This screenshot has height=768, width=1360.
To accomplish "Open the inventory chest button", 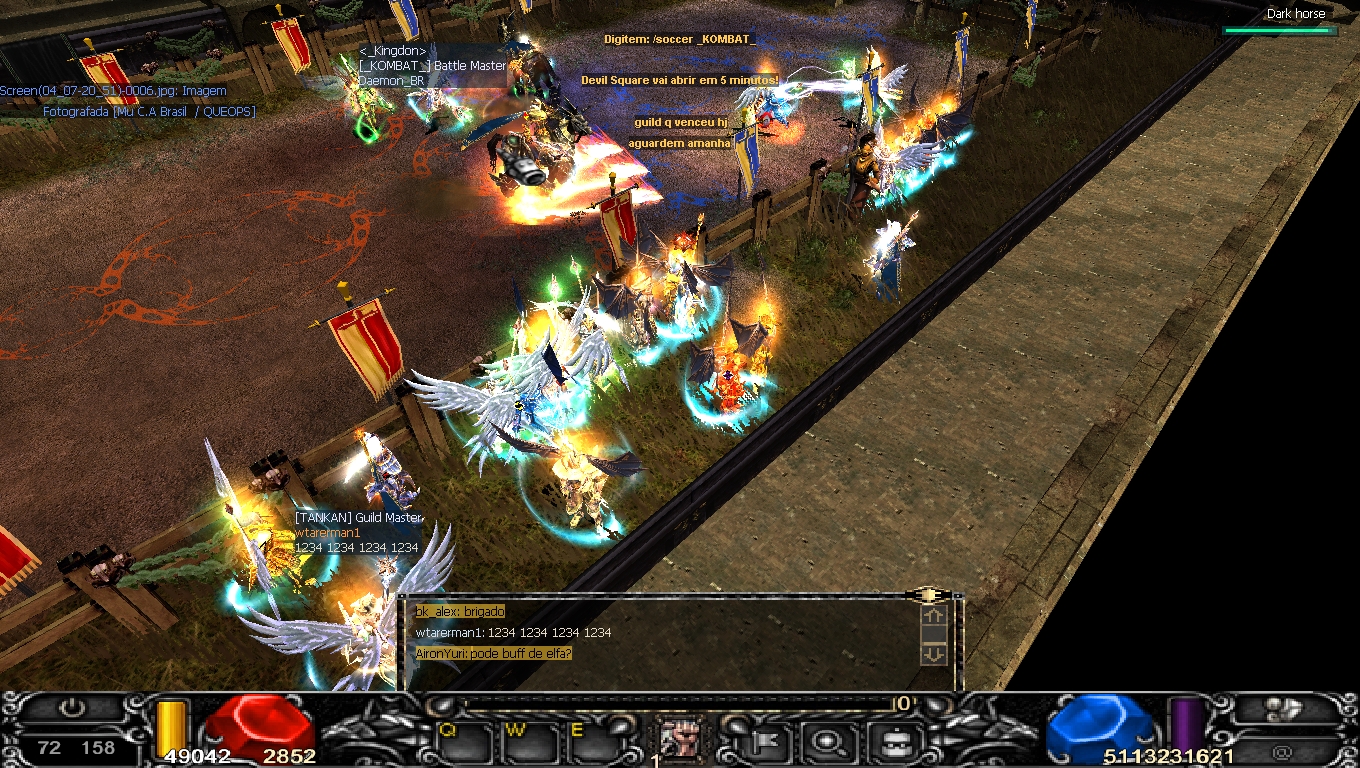I will (888, 741).
